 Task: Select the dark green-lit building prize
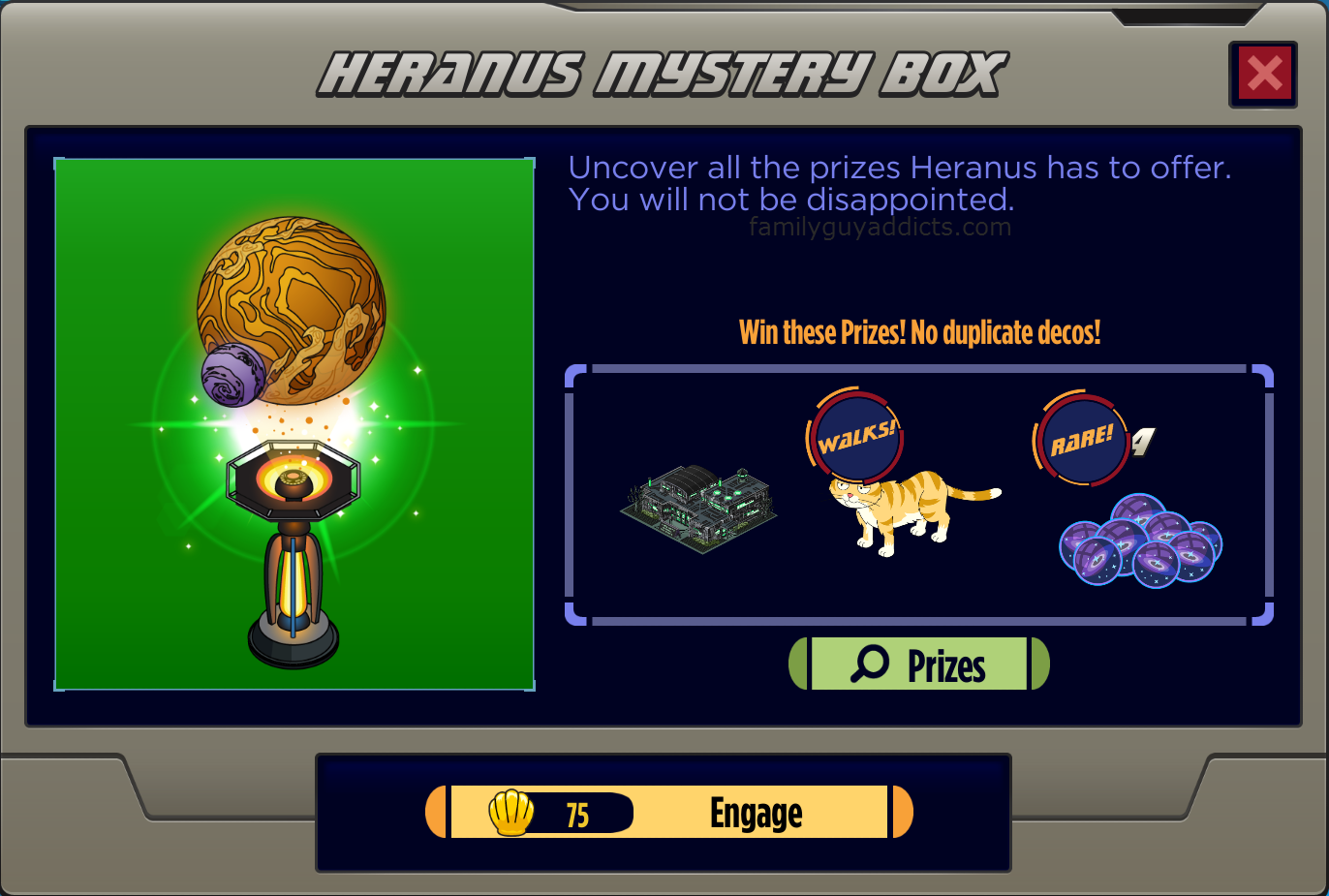coord(698,508)
